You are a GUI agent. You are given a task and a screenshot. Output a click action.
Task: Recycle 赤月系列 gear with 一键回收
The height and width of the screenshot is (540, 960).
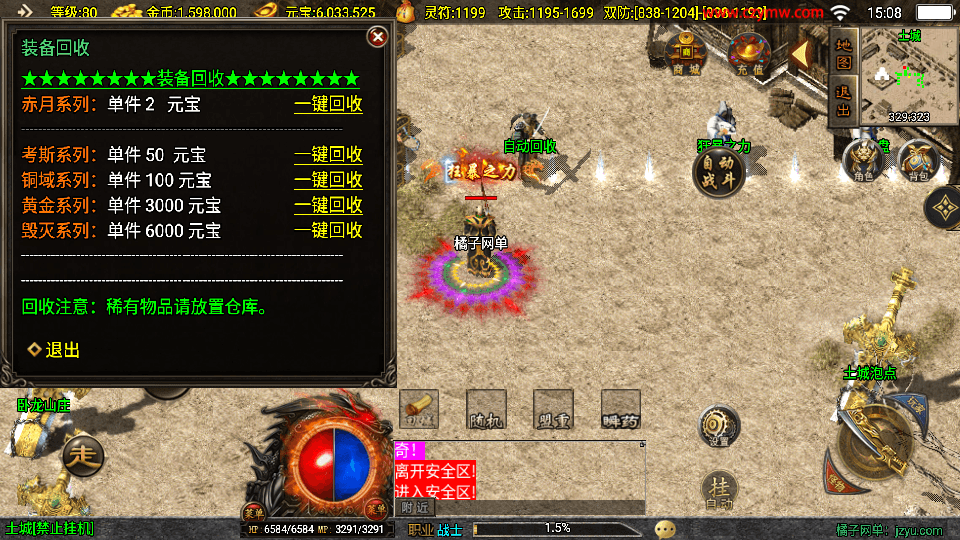point(328,104)
